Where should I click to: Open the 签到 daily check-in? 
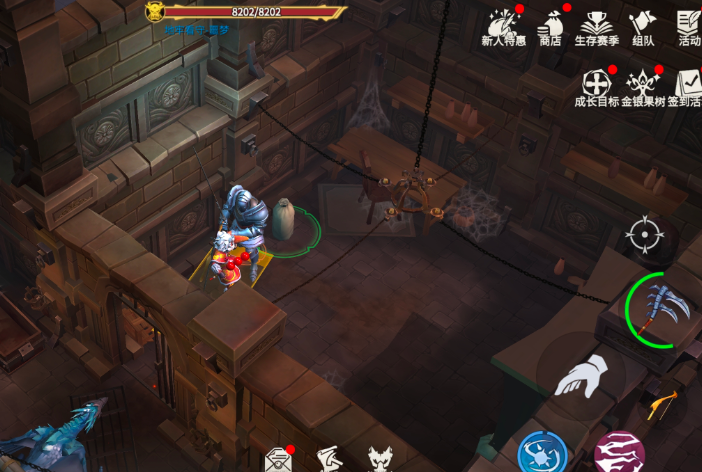coord(687,86)
